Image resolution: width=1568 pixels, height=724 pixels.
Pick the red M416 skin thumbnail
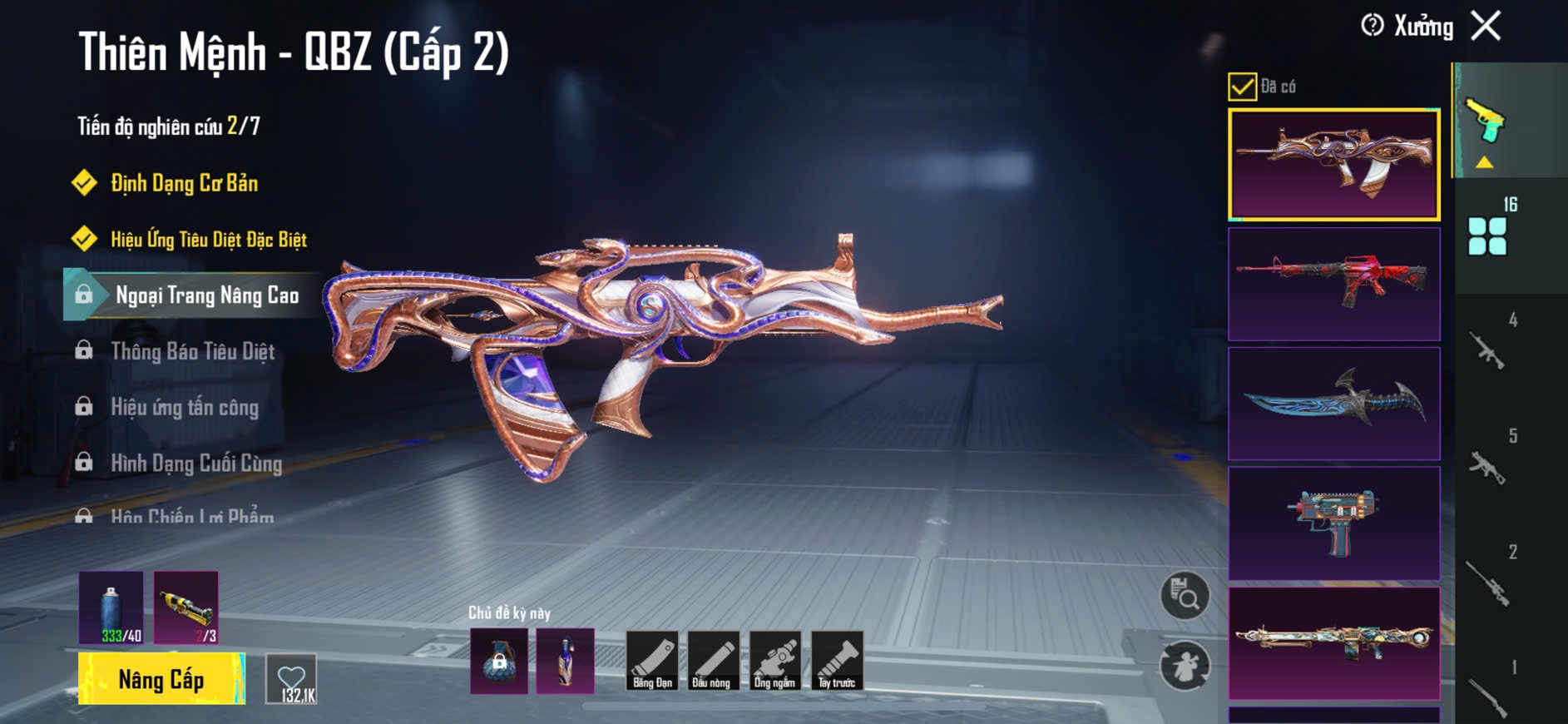[x=1333, y=284]
